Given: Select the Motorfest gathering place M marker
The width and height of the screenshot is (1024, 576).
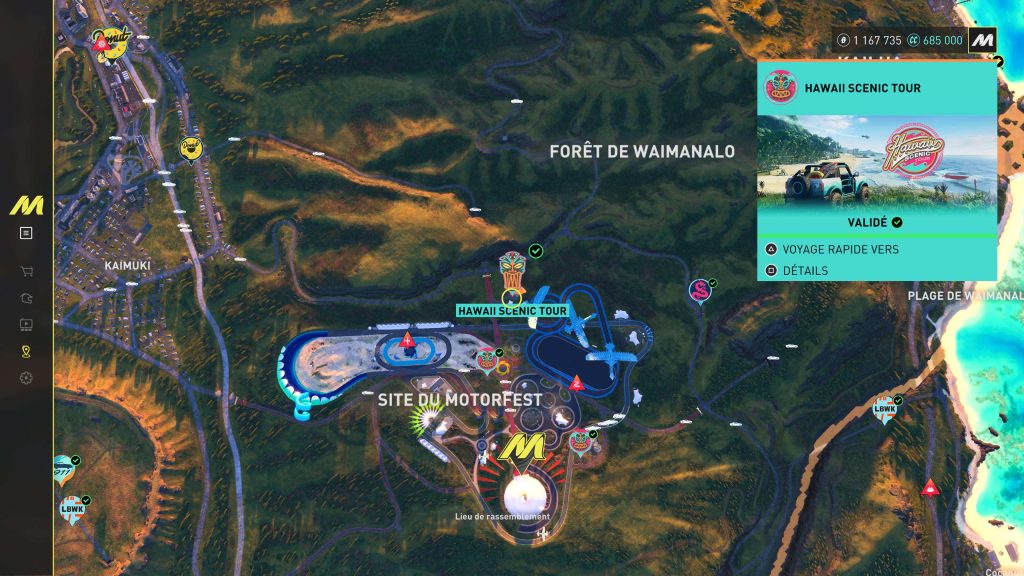Looking at the screenshot, I should coord(522,449).
